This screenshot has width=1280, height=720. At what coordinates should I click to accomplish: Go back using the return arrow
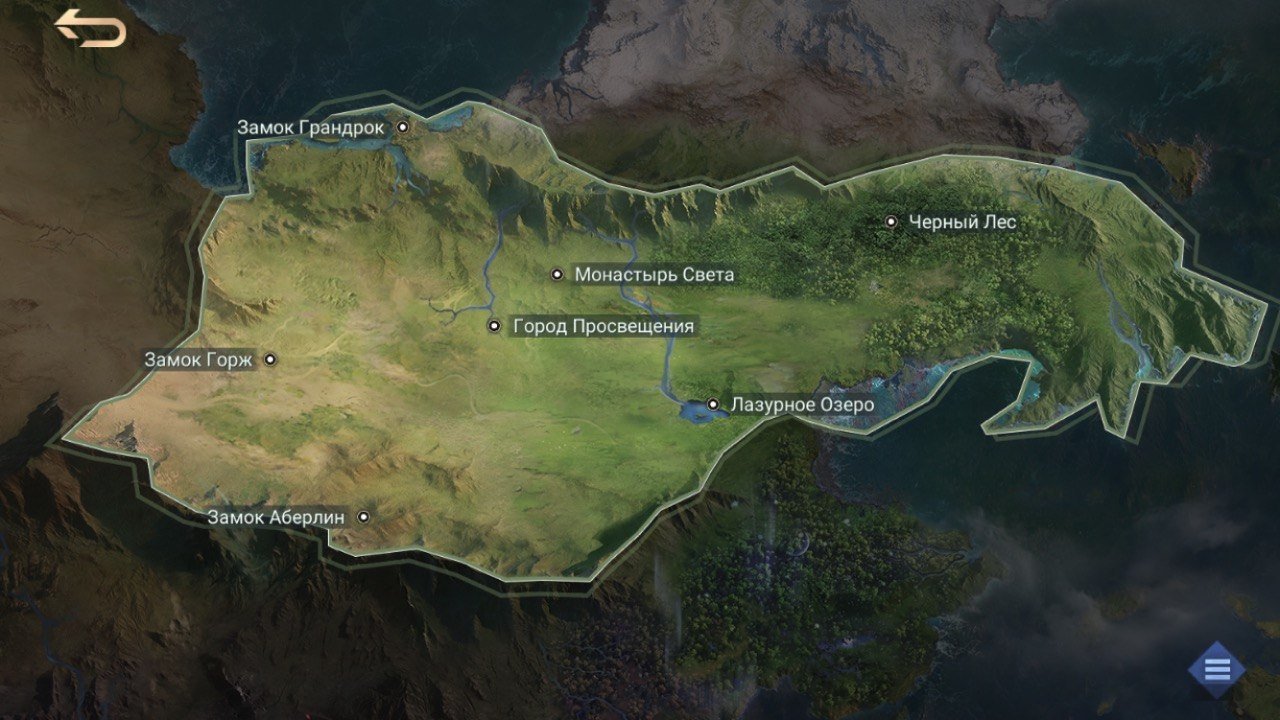click(90, 28)
